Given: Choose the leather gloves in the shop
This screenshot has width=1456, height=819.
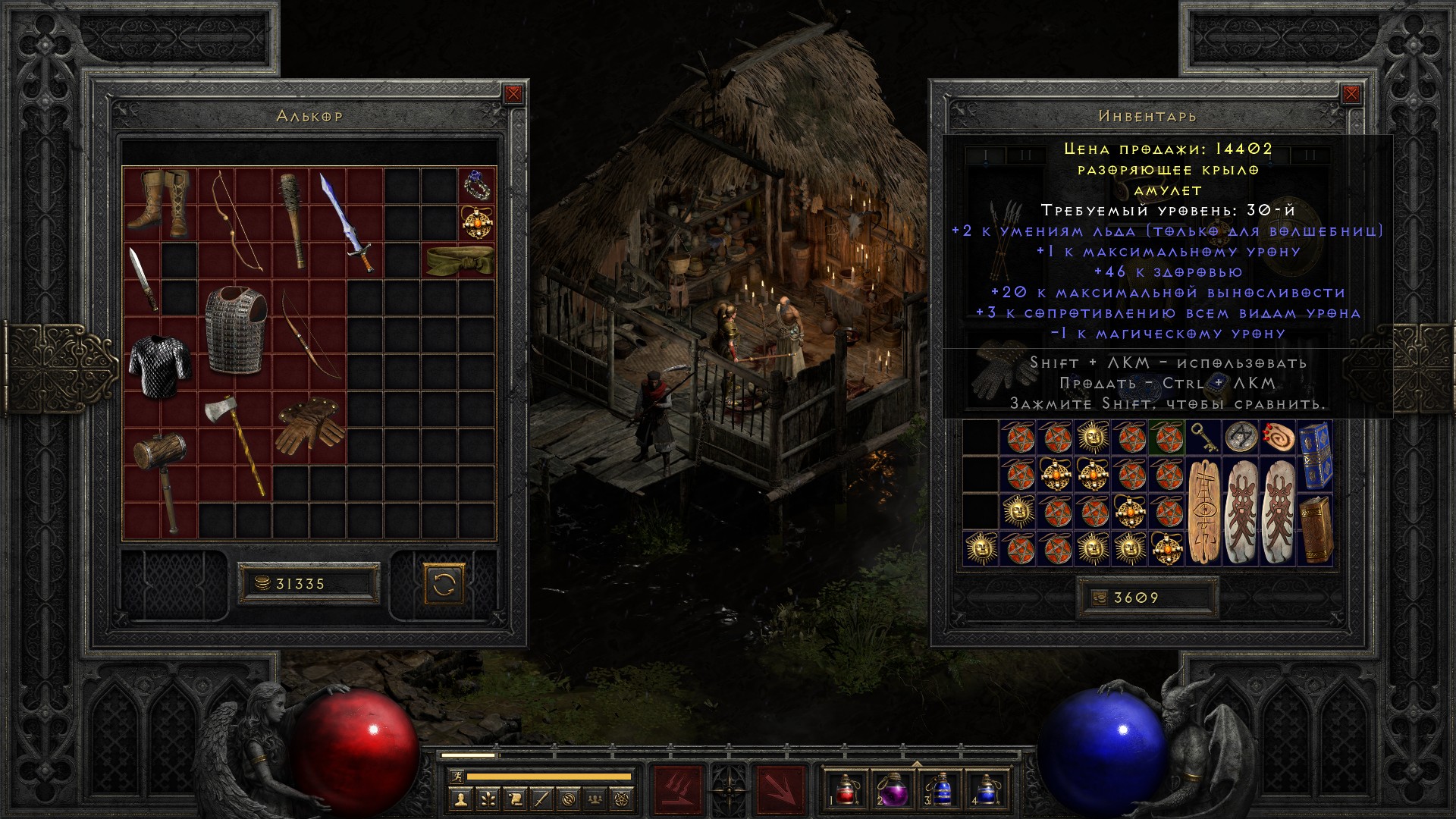Looking at the screenshot, I should (310, 426).
